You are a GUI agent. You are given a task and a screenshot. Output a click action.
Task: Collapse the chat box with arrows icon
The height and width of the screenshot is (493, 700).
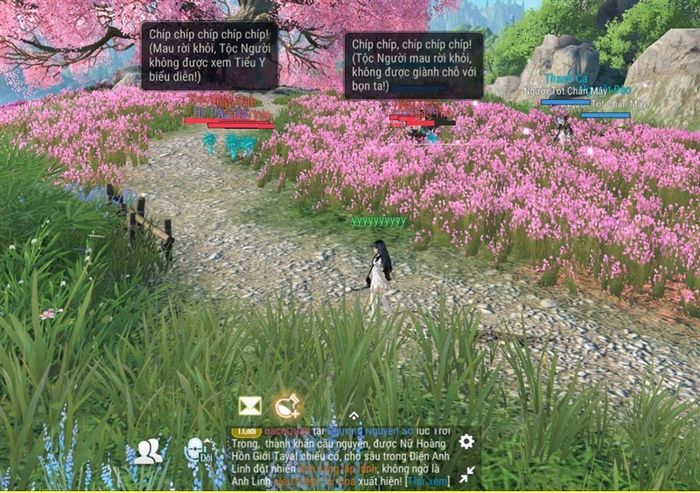tap(466, 474)
